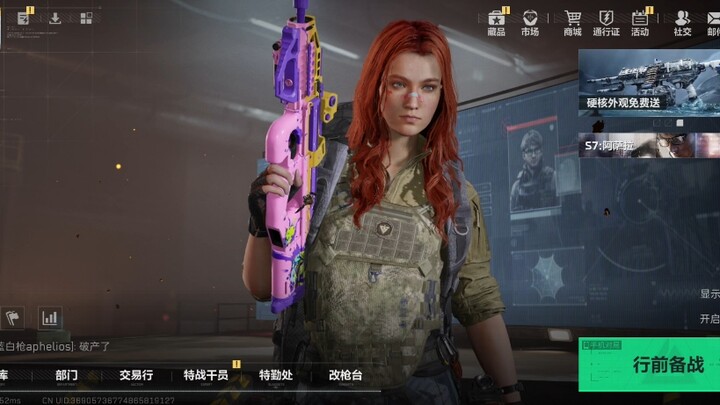Screen dimensions: 720x405
Task: Open the 市场 market
Action: (x=530, y=22)
